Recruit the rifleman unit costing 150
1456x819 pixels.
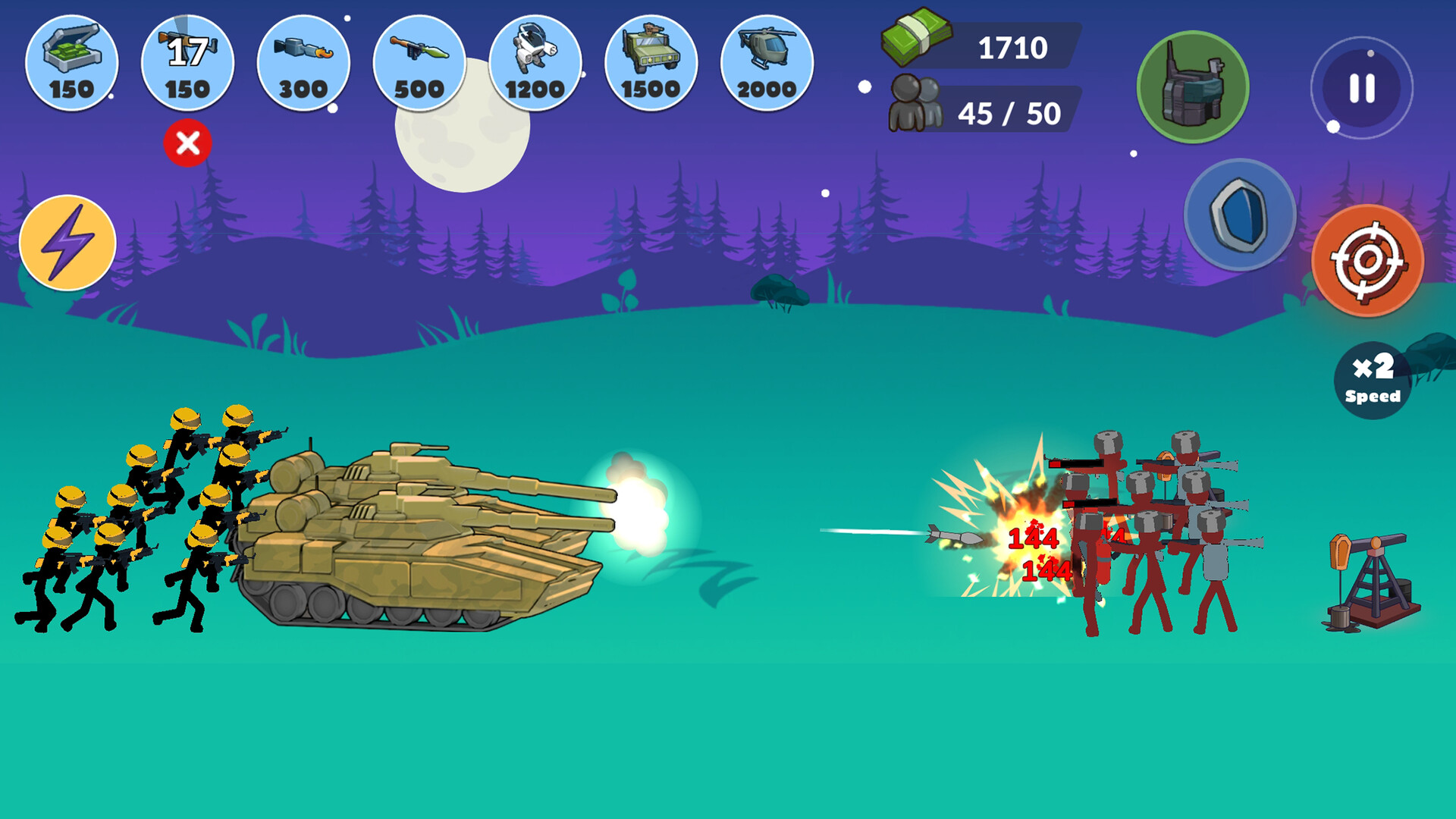[187, 64]
